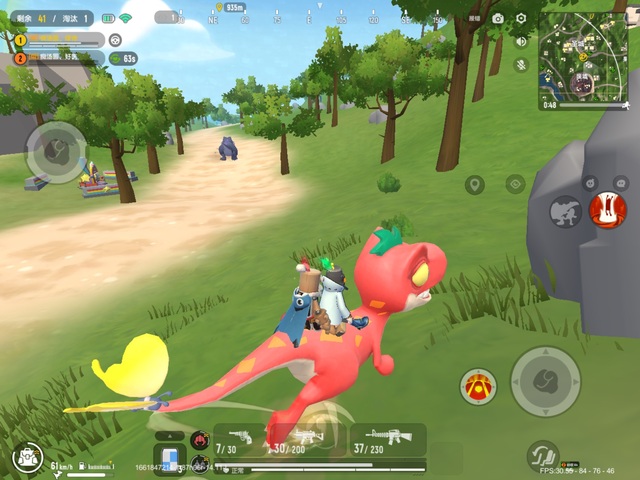Open the emoji emote button

591,181
